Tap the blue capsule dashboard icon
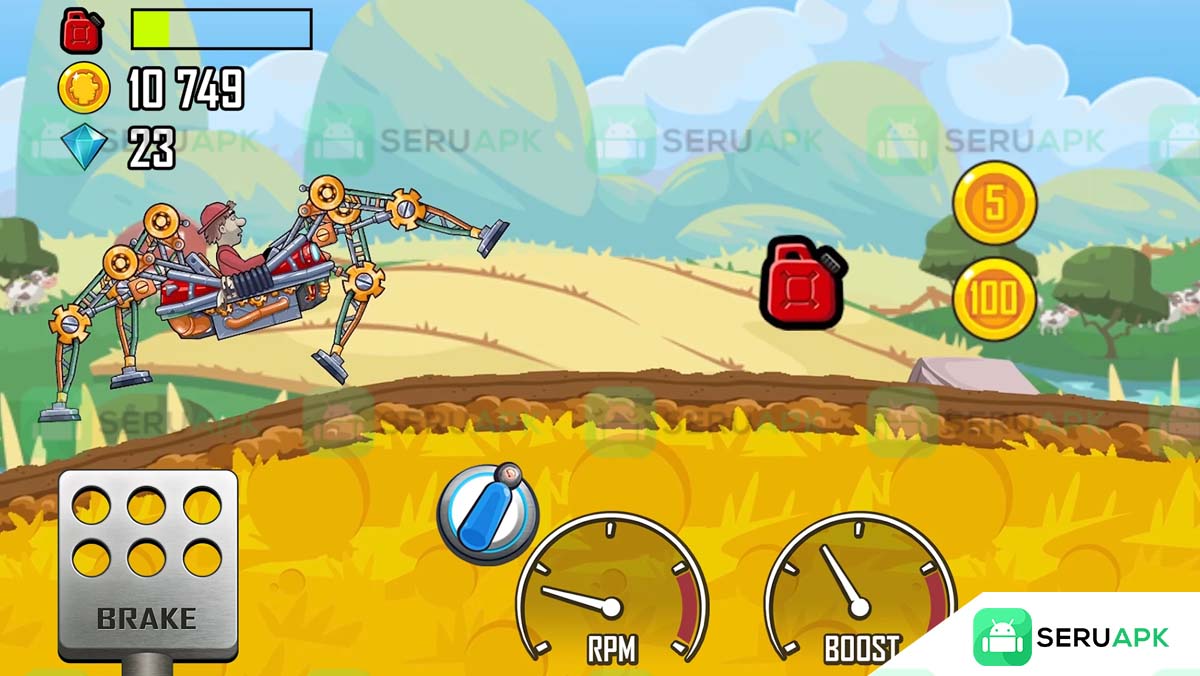This screenshot has width=1200, height=676. [x=487, y=513]
